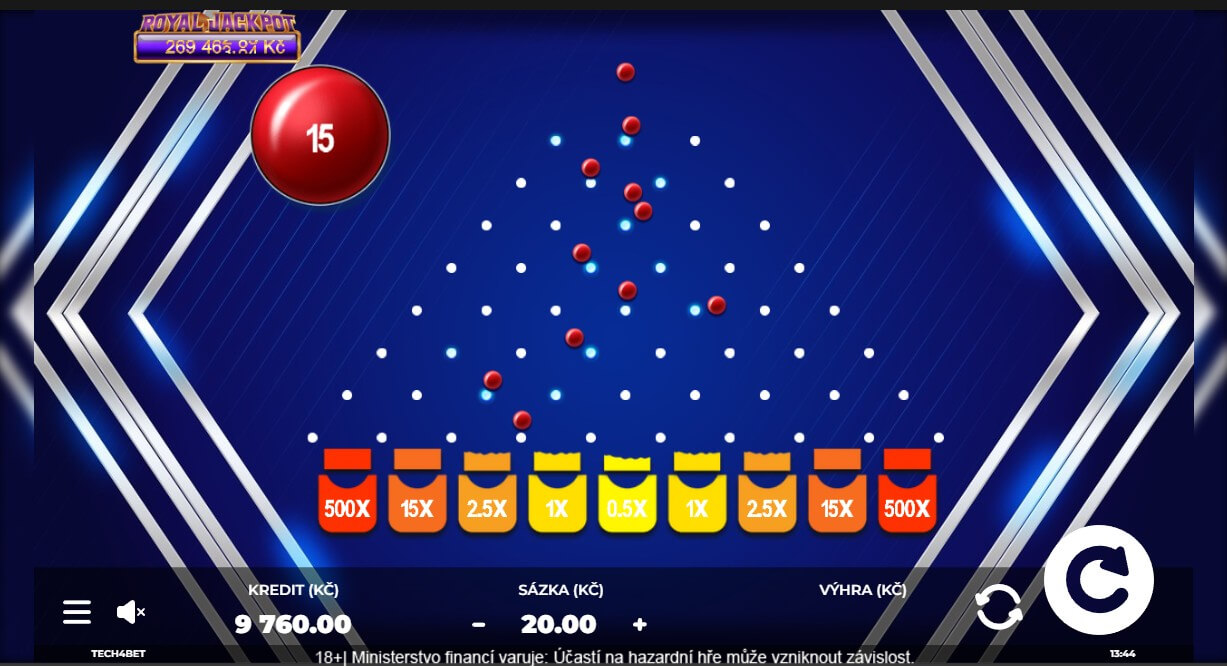This screenshot has height=666, width=1227.
Task: Increase the bet with the plus button
Action: coord(640,625)
